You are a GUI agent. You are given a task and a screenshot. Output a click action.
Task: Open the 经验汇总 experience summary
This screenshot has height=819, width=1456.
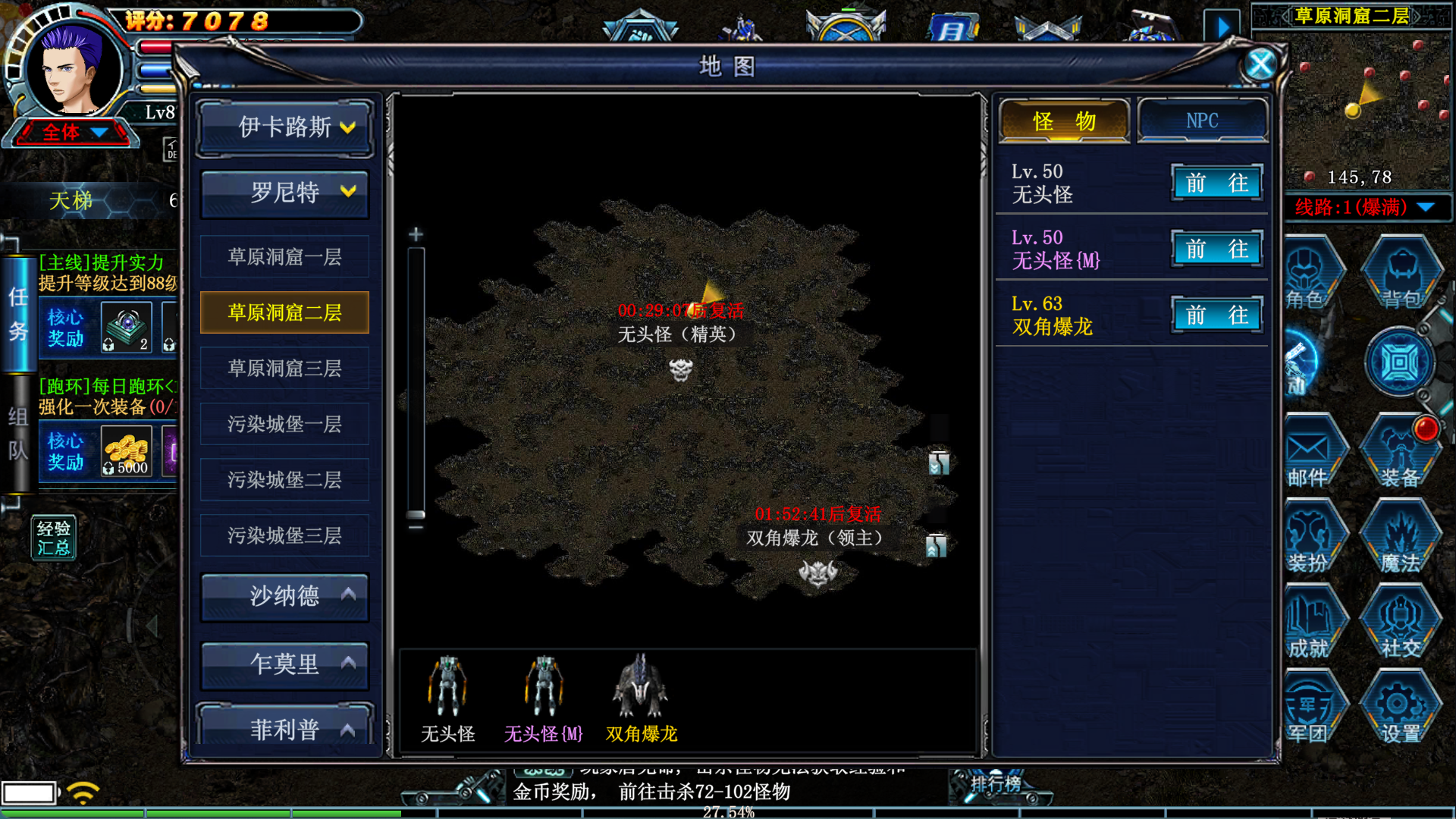54,538
